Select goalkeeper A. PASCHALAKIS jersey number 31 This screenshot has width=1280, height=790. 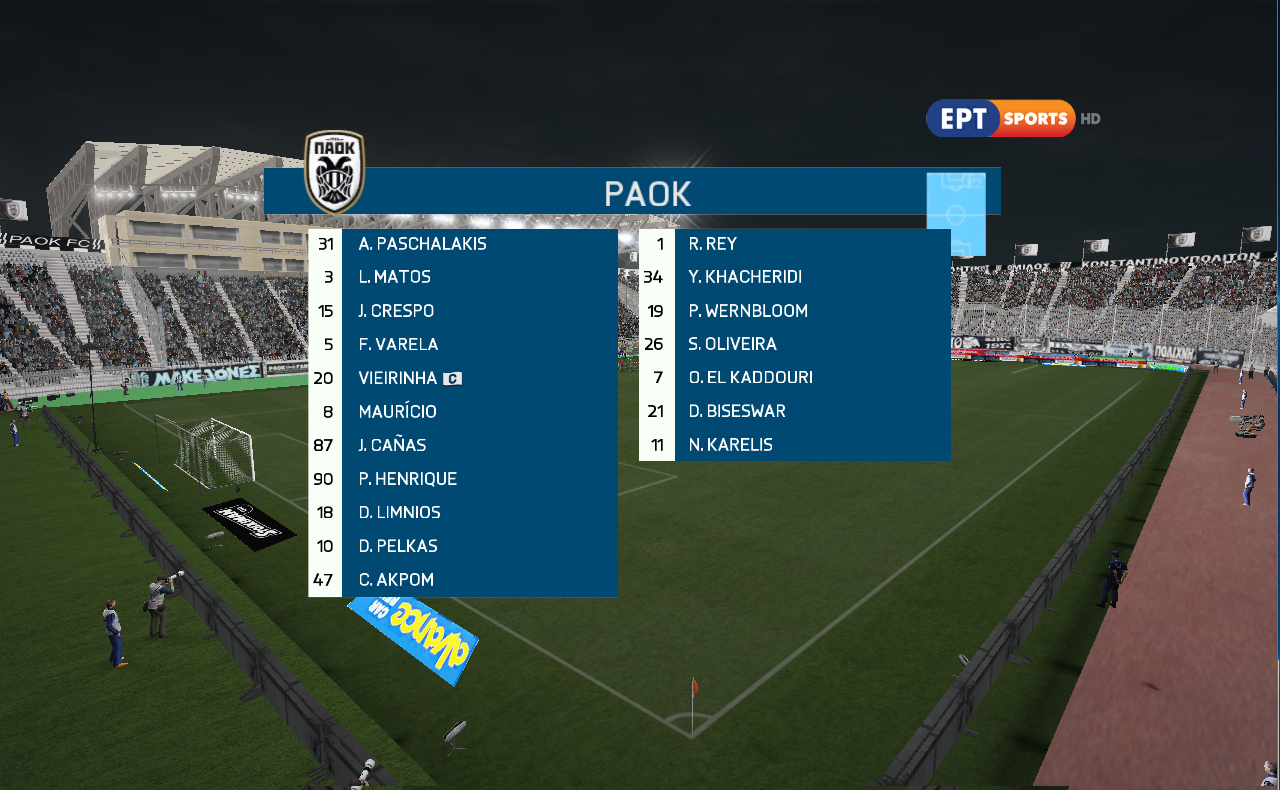323,243
